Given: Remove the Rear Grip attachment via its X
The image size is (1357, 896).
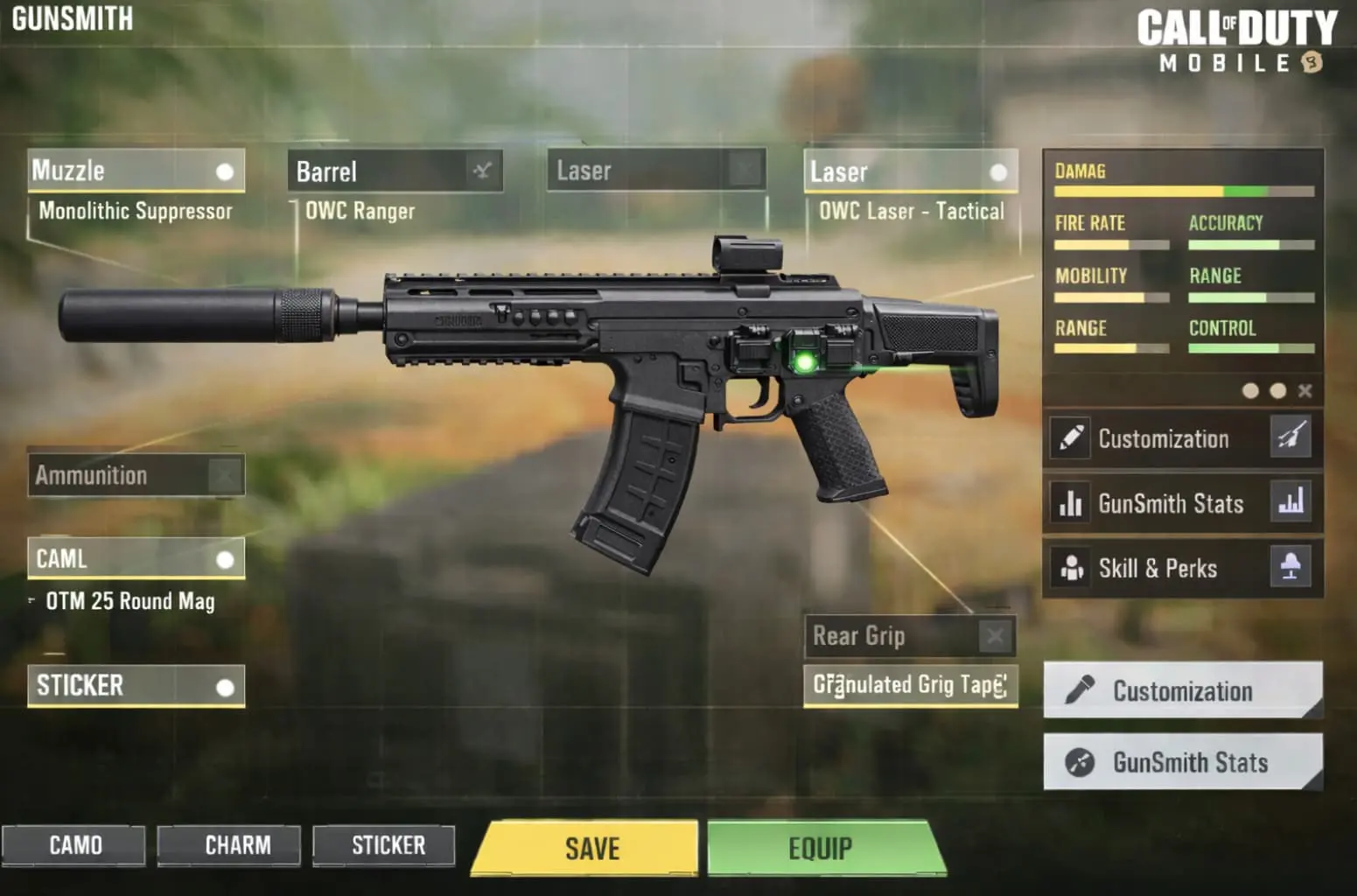Looking at the screenshot, I should [x=995, y=635].
